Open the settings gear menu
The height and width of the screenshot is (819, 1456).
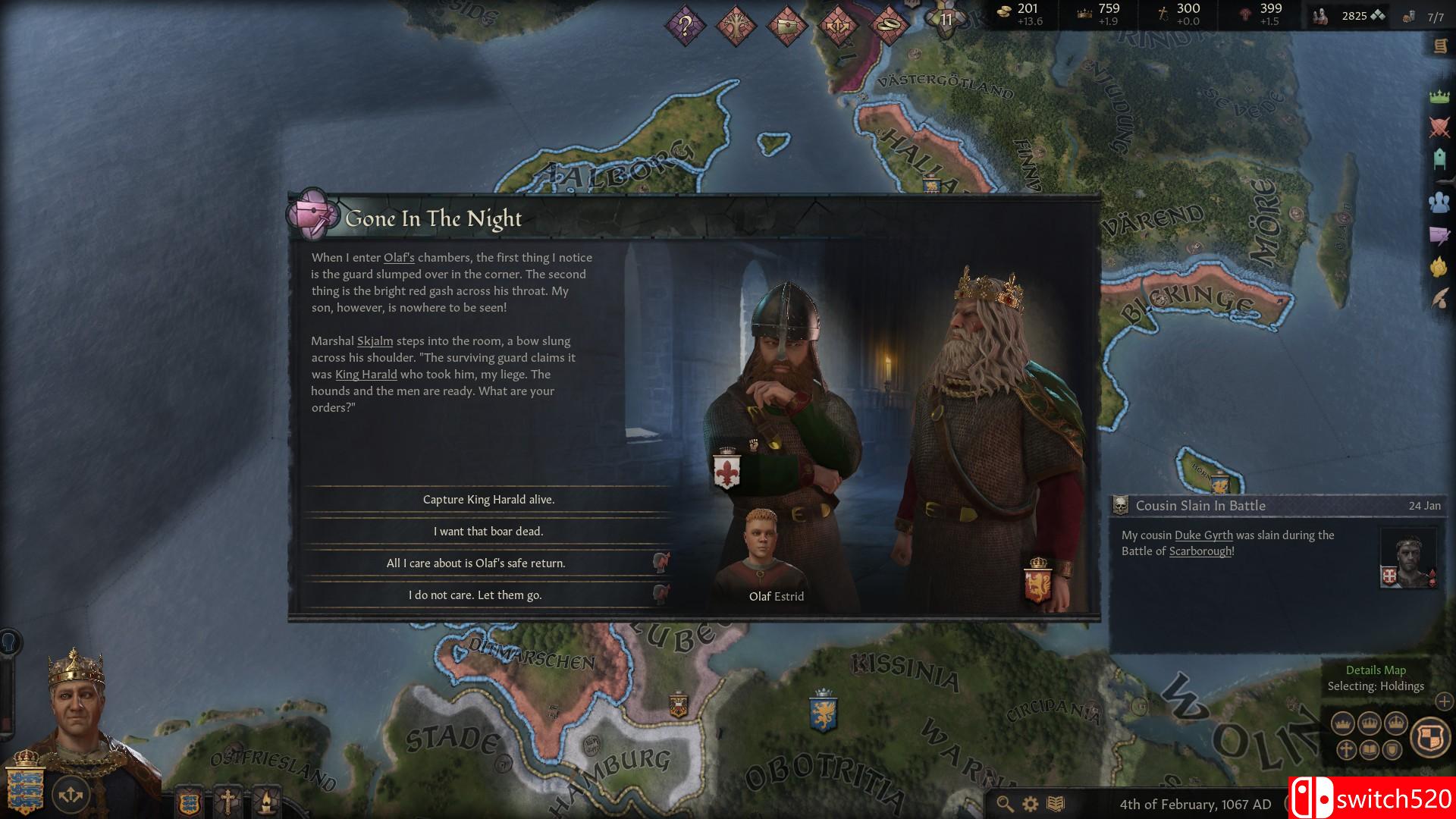(1030, 804)
